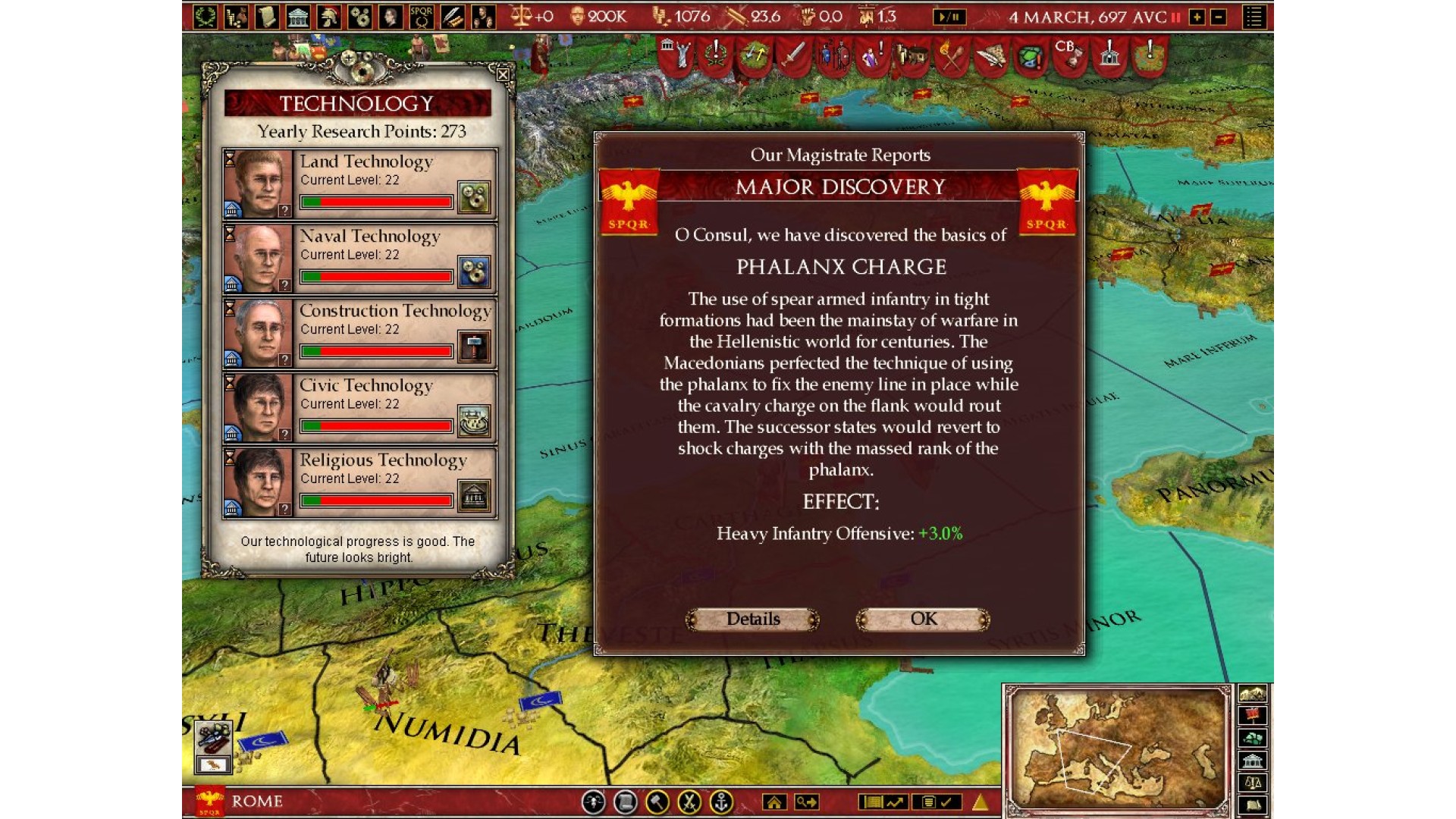Screen dimensions: 1456x819
Task: Open the main menu list icon
Action: (1254, 17)
